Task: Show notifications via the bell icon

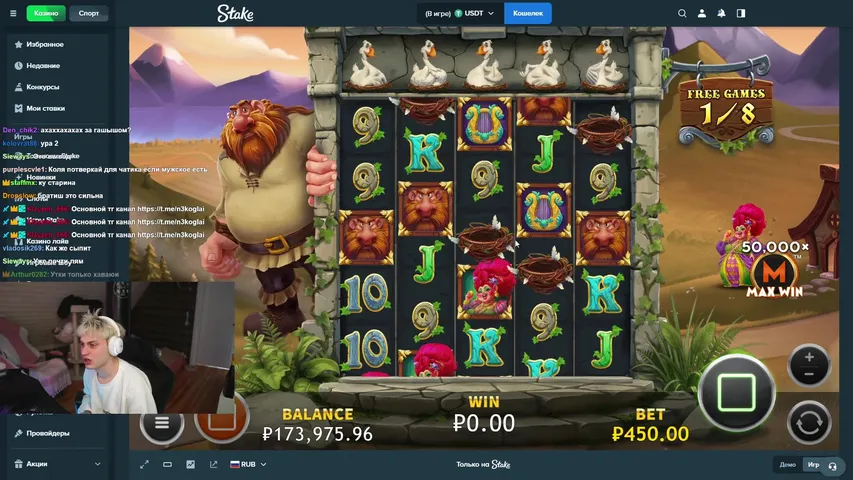Action: click(721, 13)
